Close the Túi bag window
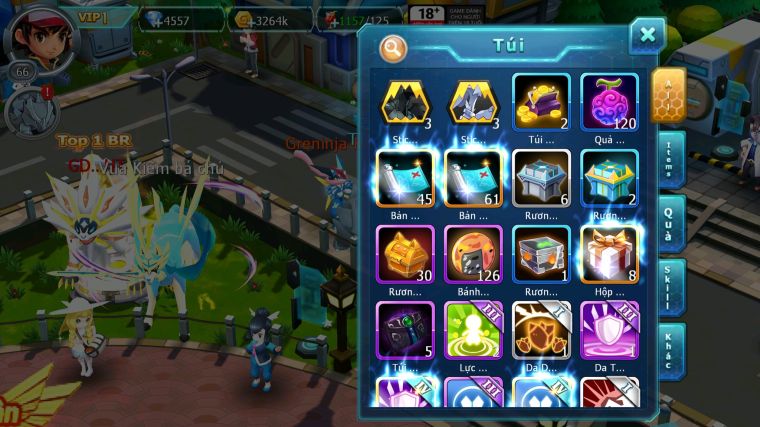This screenshot has height=427, width=760. pyautogui.click(x=647, y=36)
